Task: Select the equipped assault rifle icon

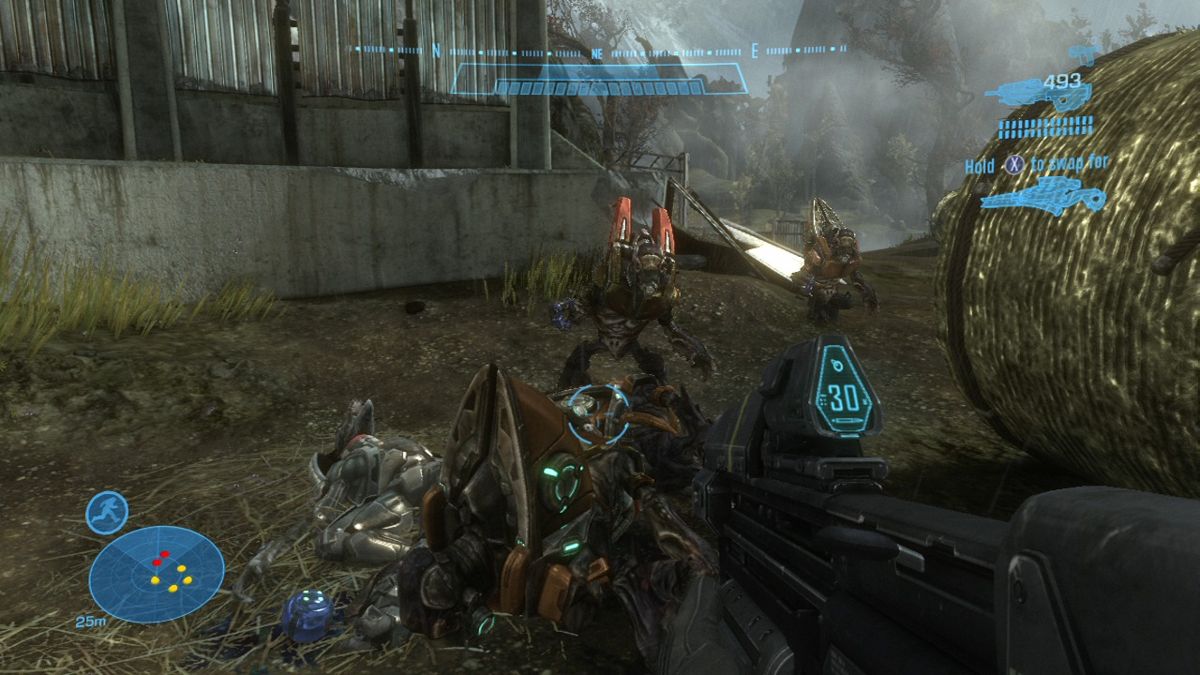Action: [1036, 96]
